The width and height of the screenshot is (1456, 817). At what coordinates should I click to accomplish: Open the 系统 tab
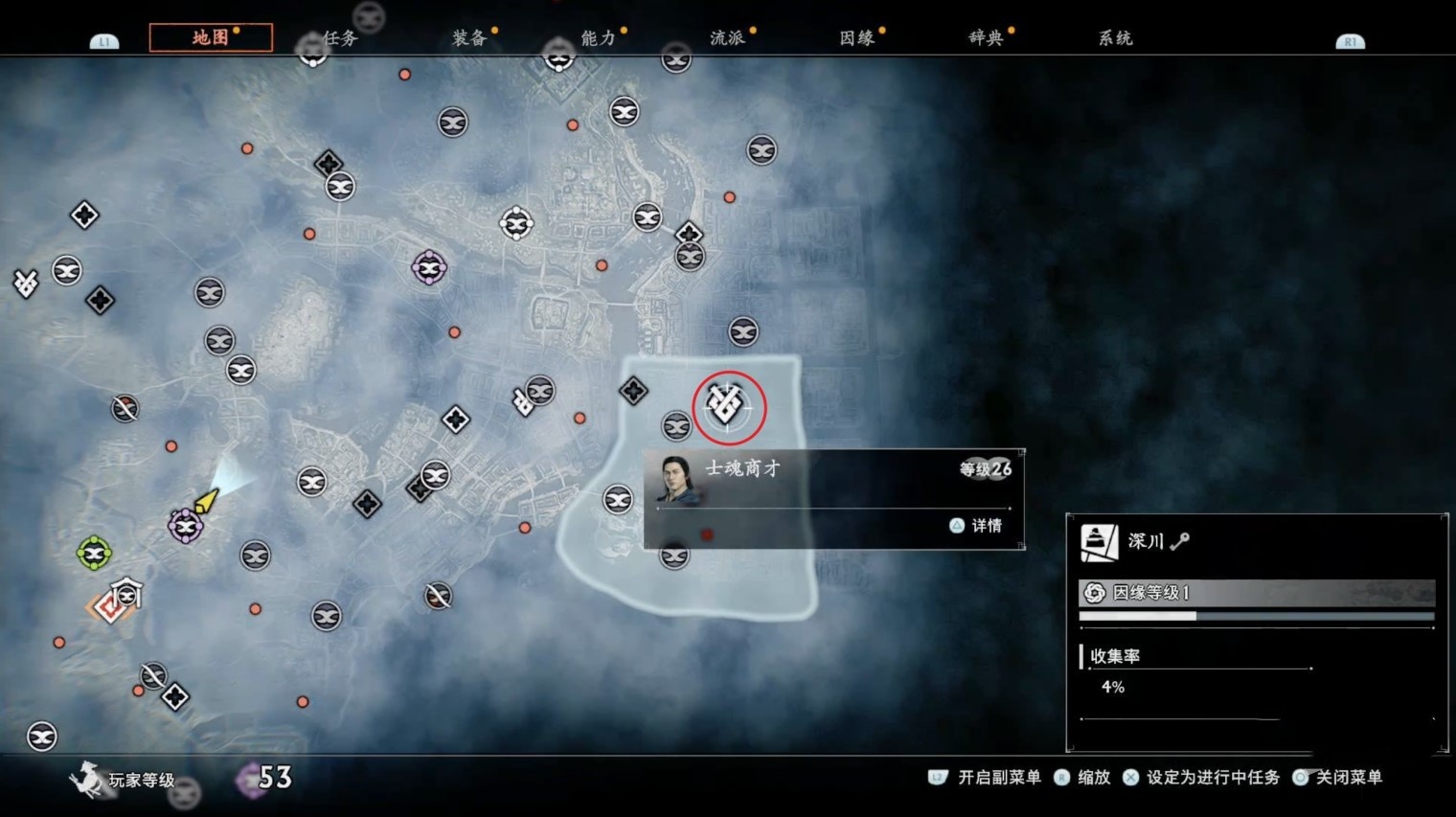(1115, 38)
